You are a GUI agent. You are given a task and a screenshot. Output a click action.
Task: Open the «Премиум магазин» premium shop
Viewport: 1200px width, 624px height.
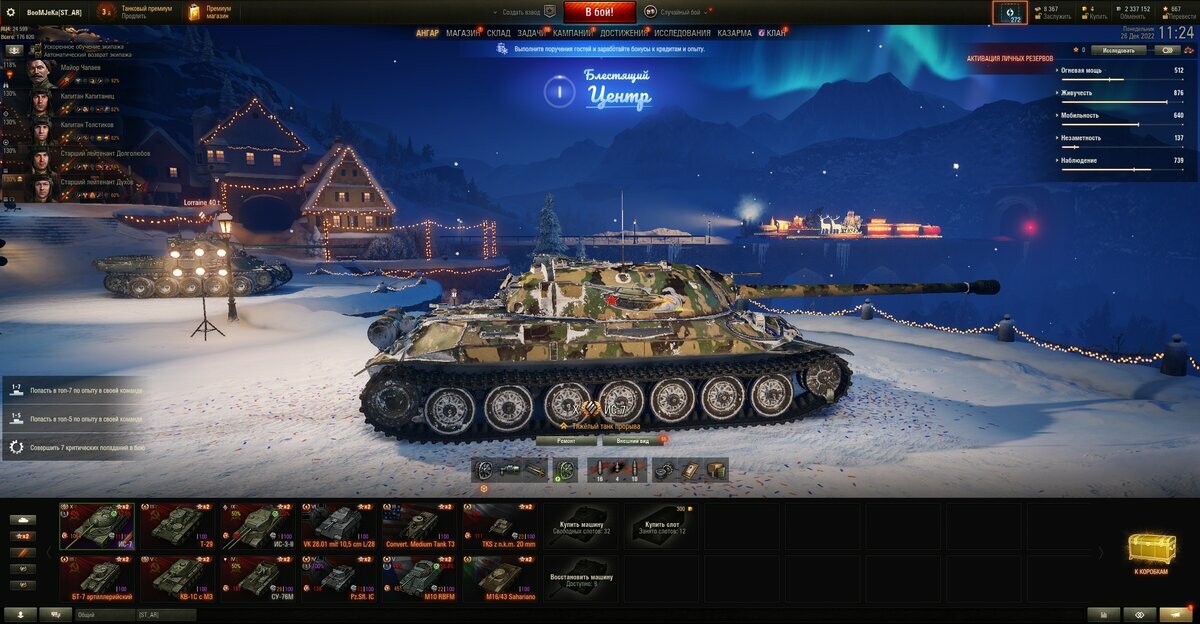click(x=210, y=12)
